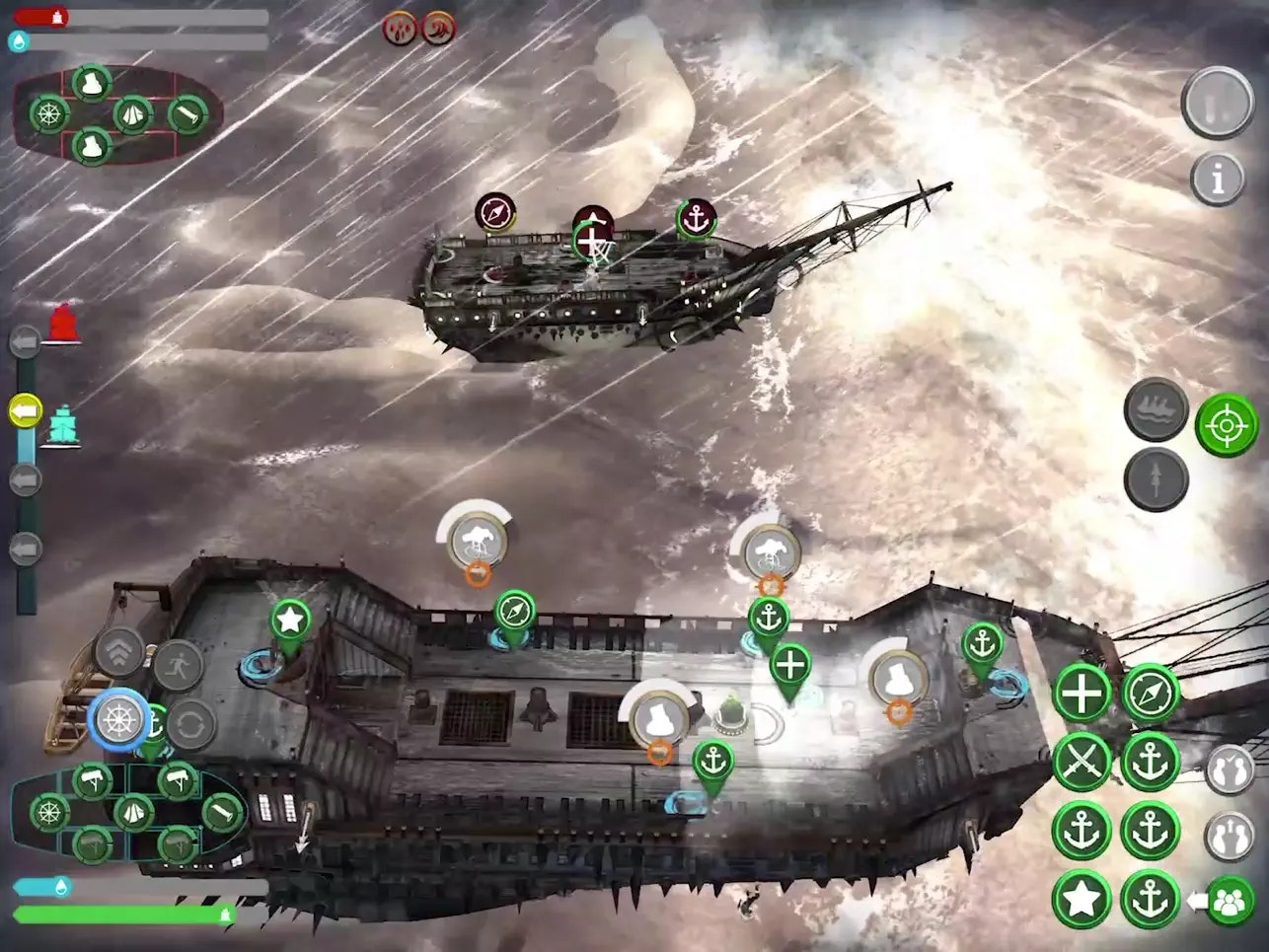Select the blue-highlighted steering wheel helm station

118,719
